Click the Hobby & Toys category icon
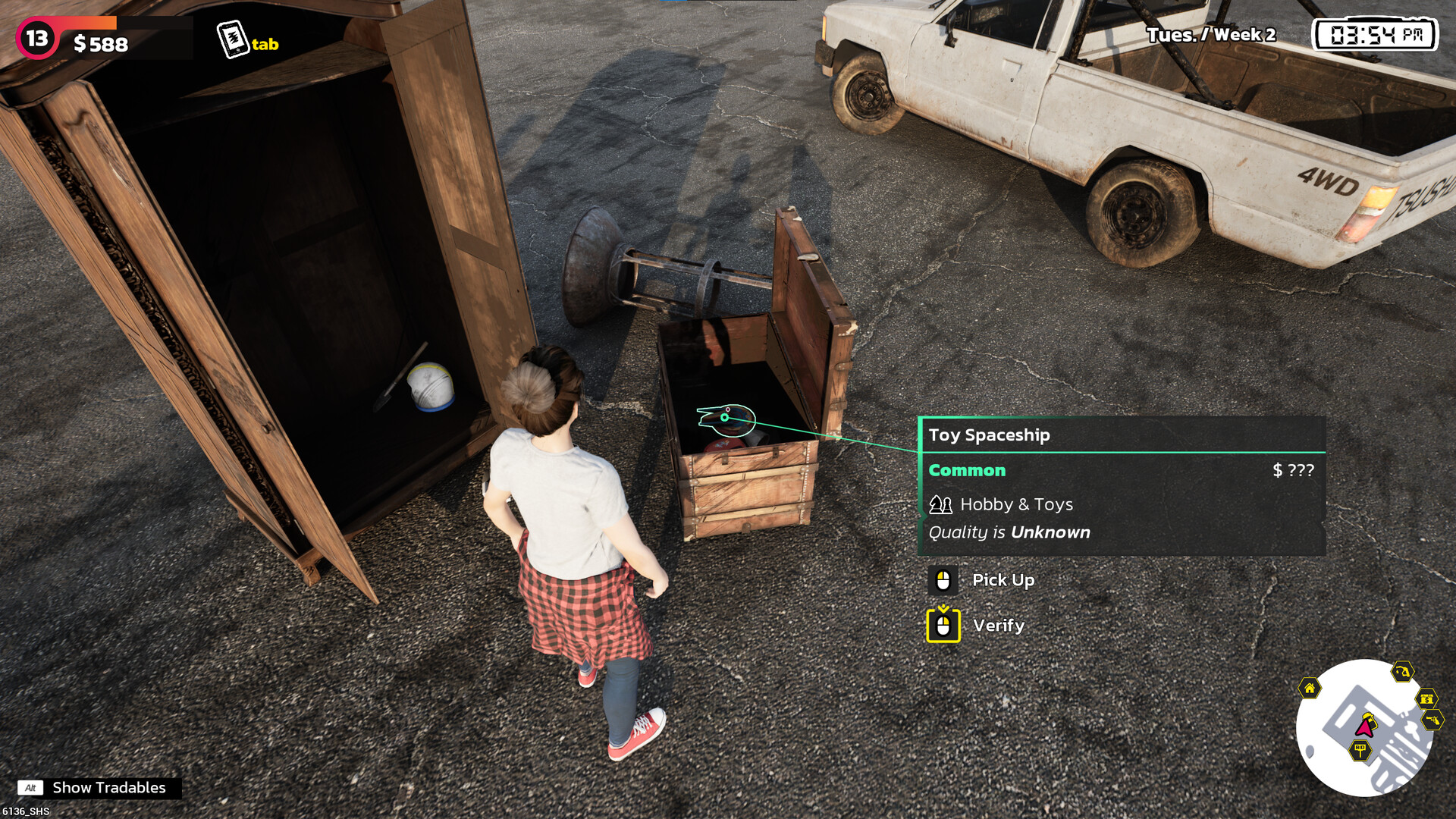Viewport: 1456px width, 819px height. coord(940,504)
